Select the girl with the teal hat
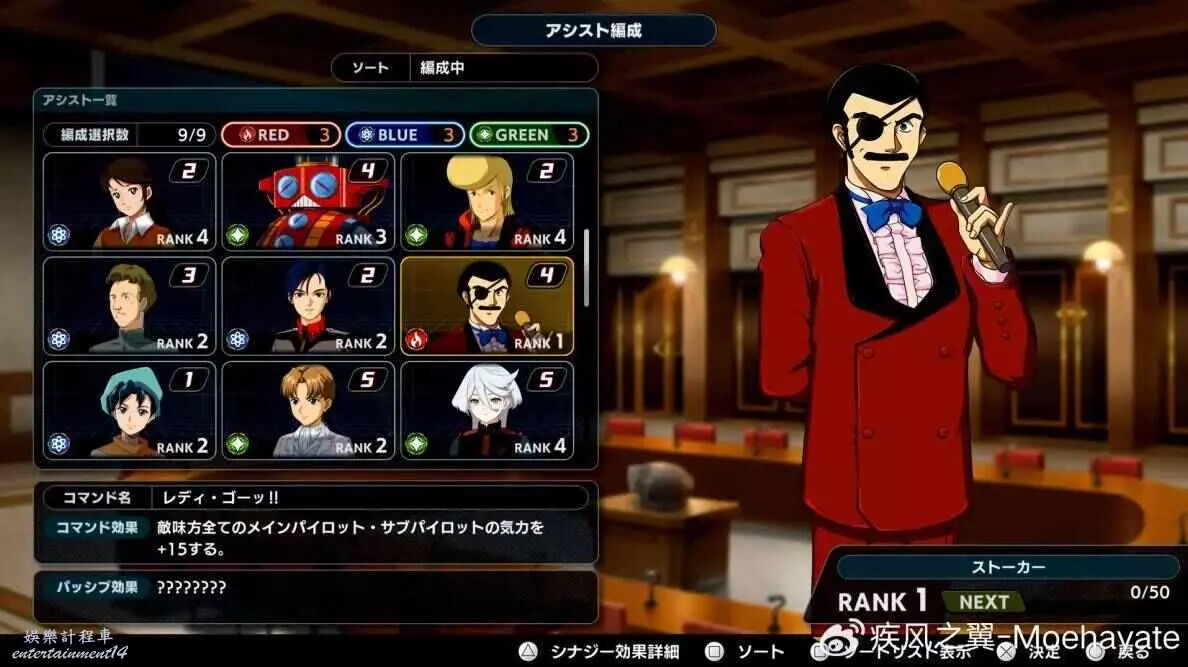The height and width of the screenshot is (667, 1188). click(x=130, y=410)
